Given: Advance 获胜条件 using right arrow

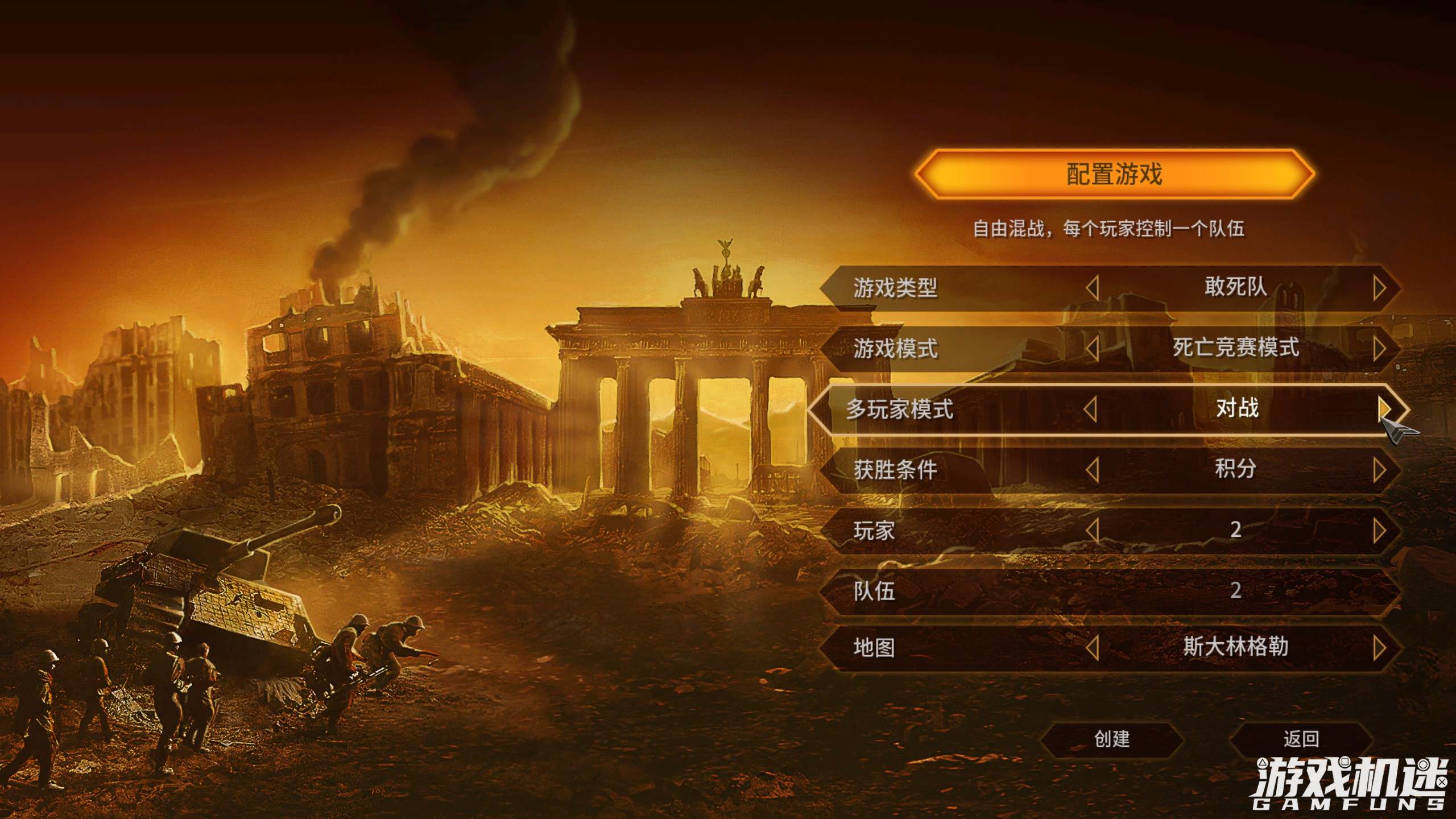Looking at the screenshot, I should [1379, 470].
